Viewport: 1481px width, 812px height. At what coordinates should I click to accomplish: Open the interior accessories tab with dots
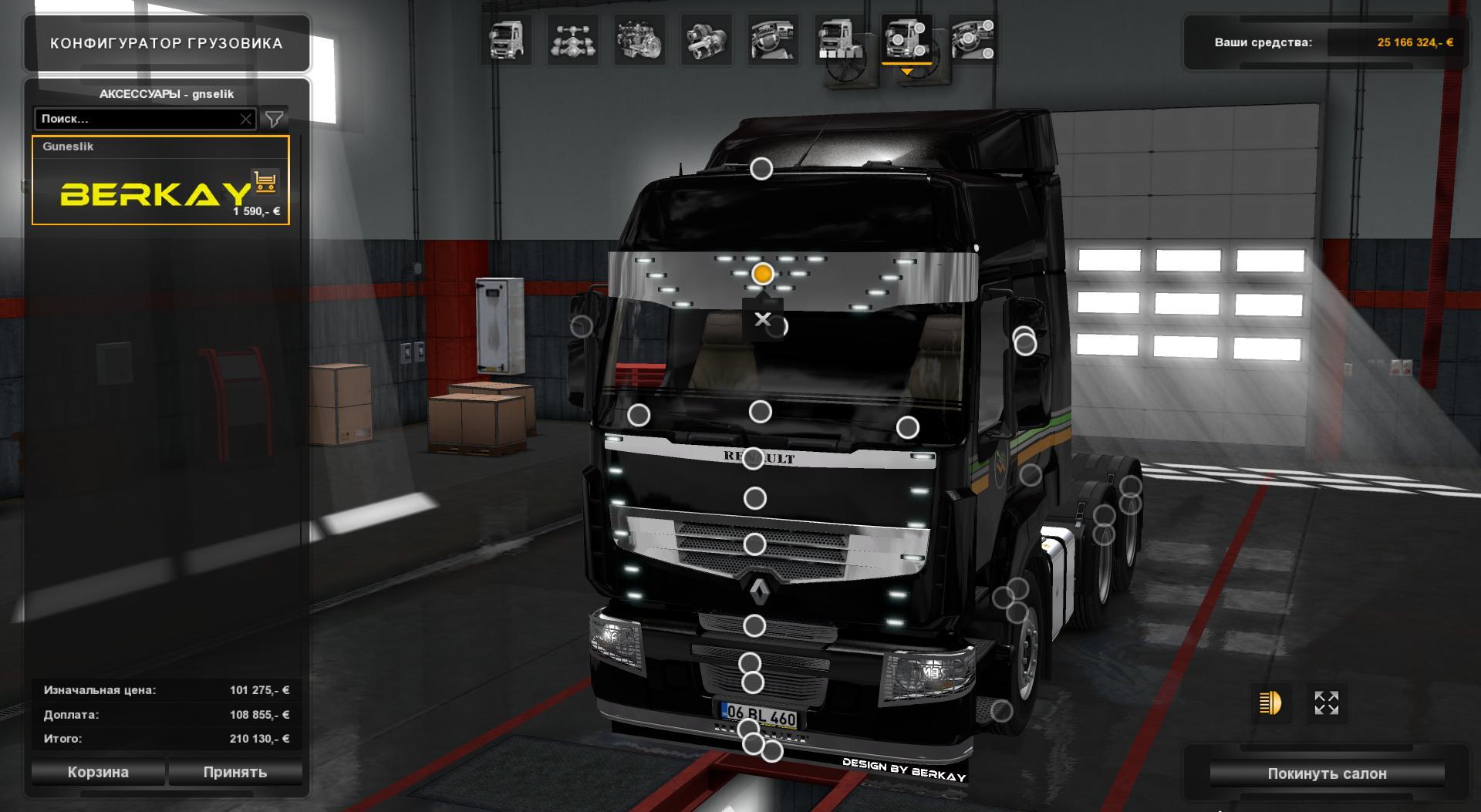pyautogui.click(x=973, y=40)
